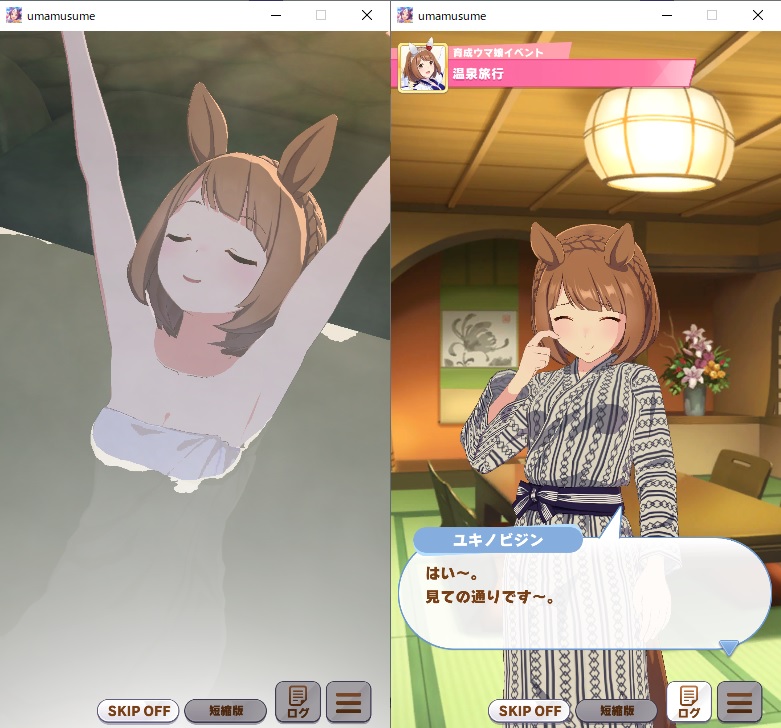Open the hamburger menu in the hot spring window

coord(348,702)
